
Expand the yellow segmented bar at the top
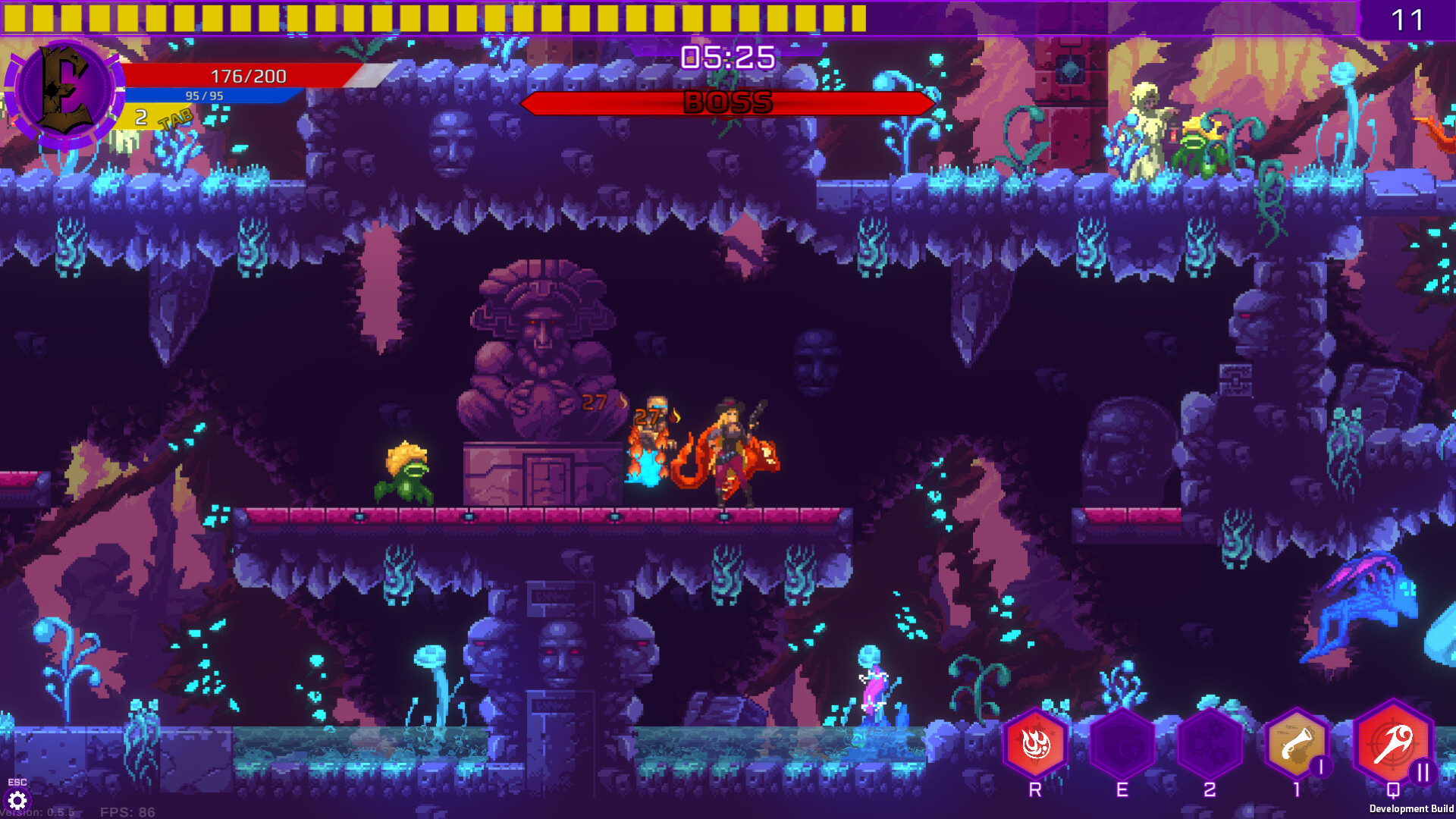425,14
